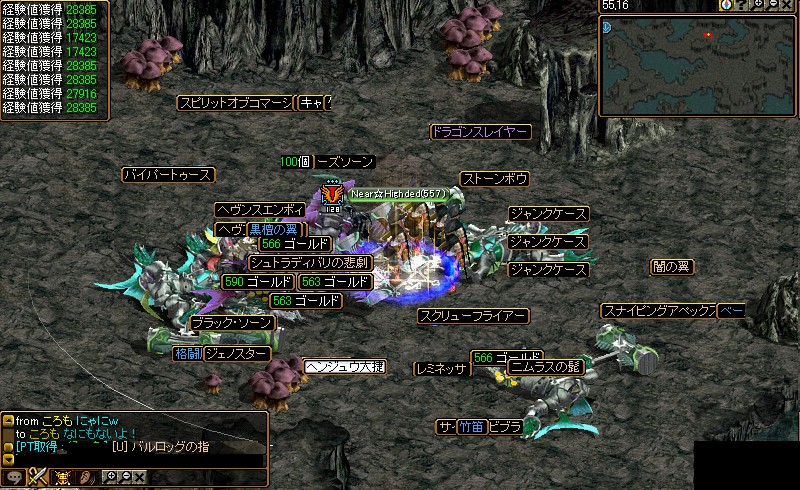Viewport: 800px width, 490px height.
Task: Toggle the crossed swords chat filter
Action: click(x=38, y=477)
